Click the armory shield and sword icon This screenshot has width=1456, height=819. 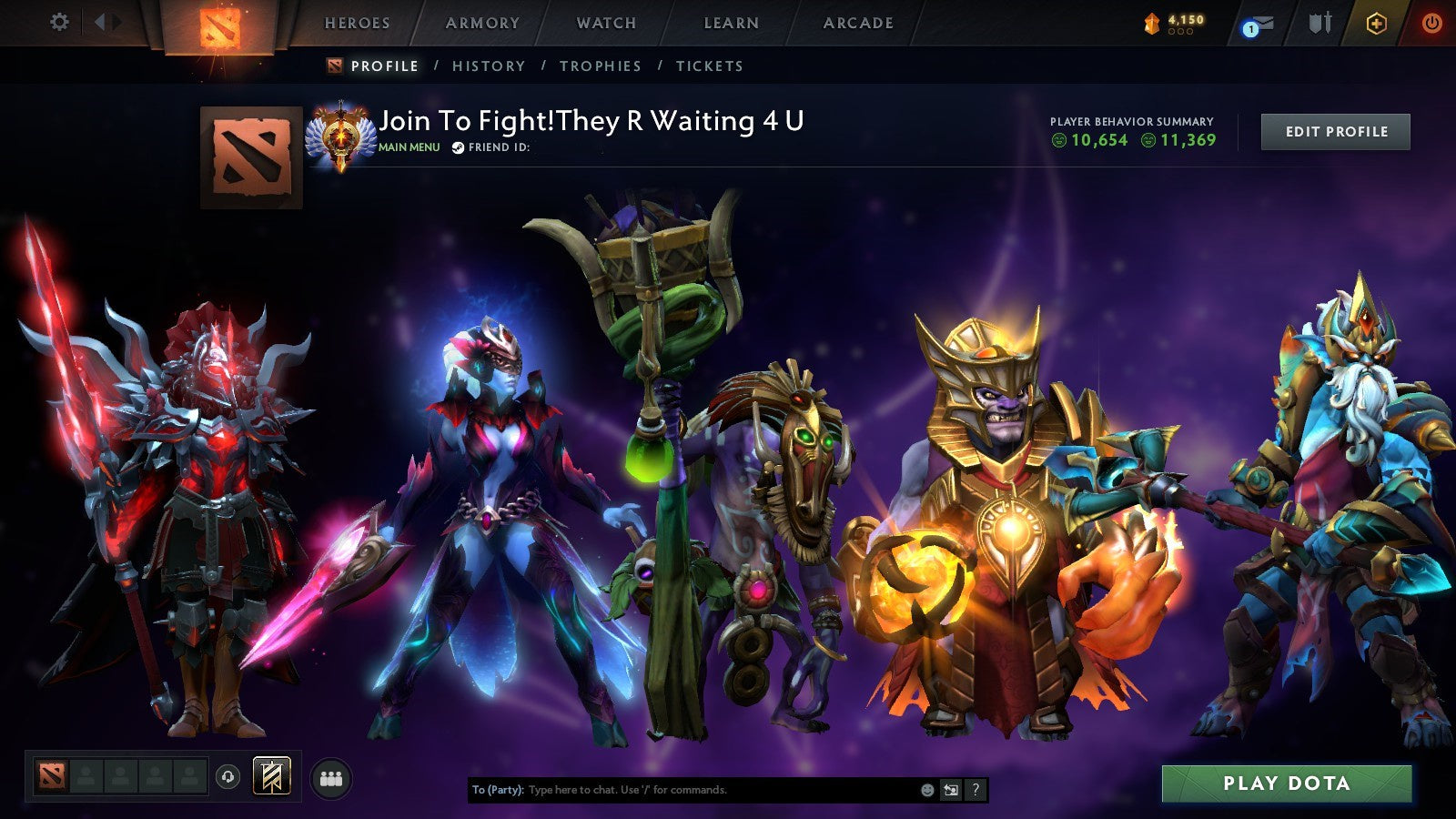click(x=1319, y=24)
